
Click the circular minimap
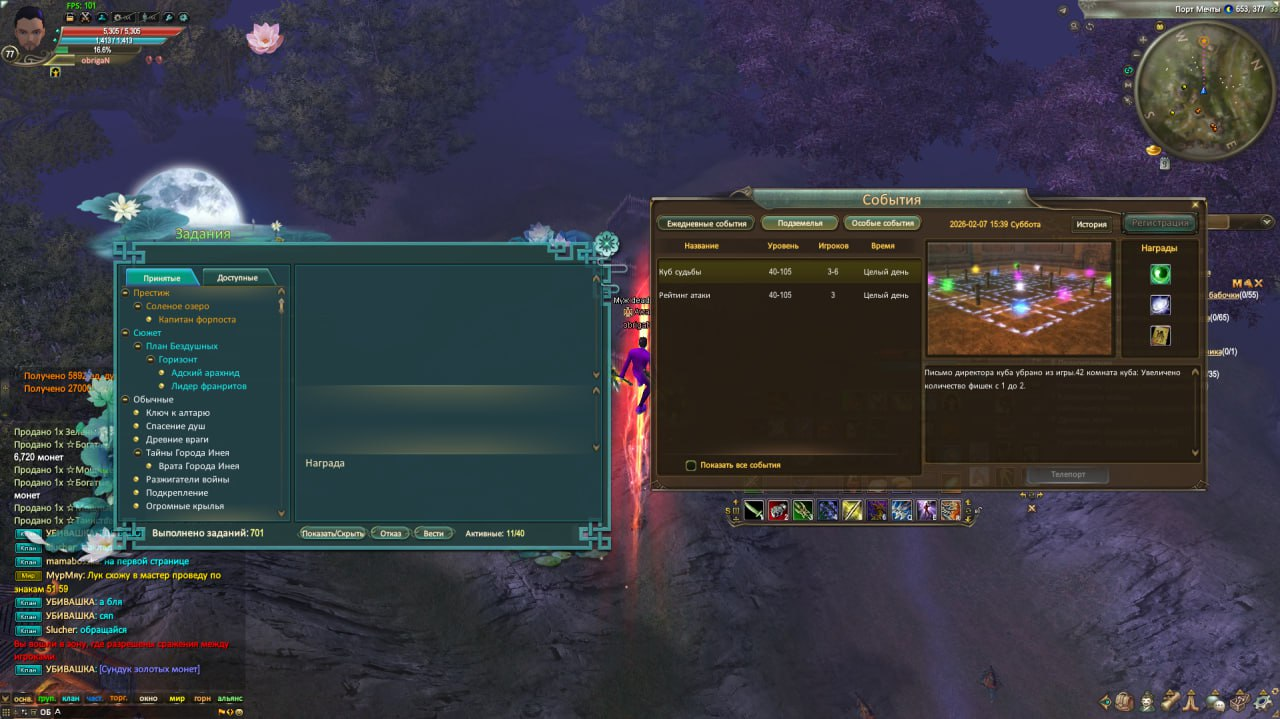coord(1202,91)
